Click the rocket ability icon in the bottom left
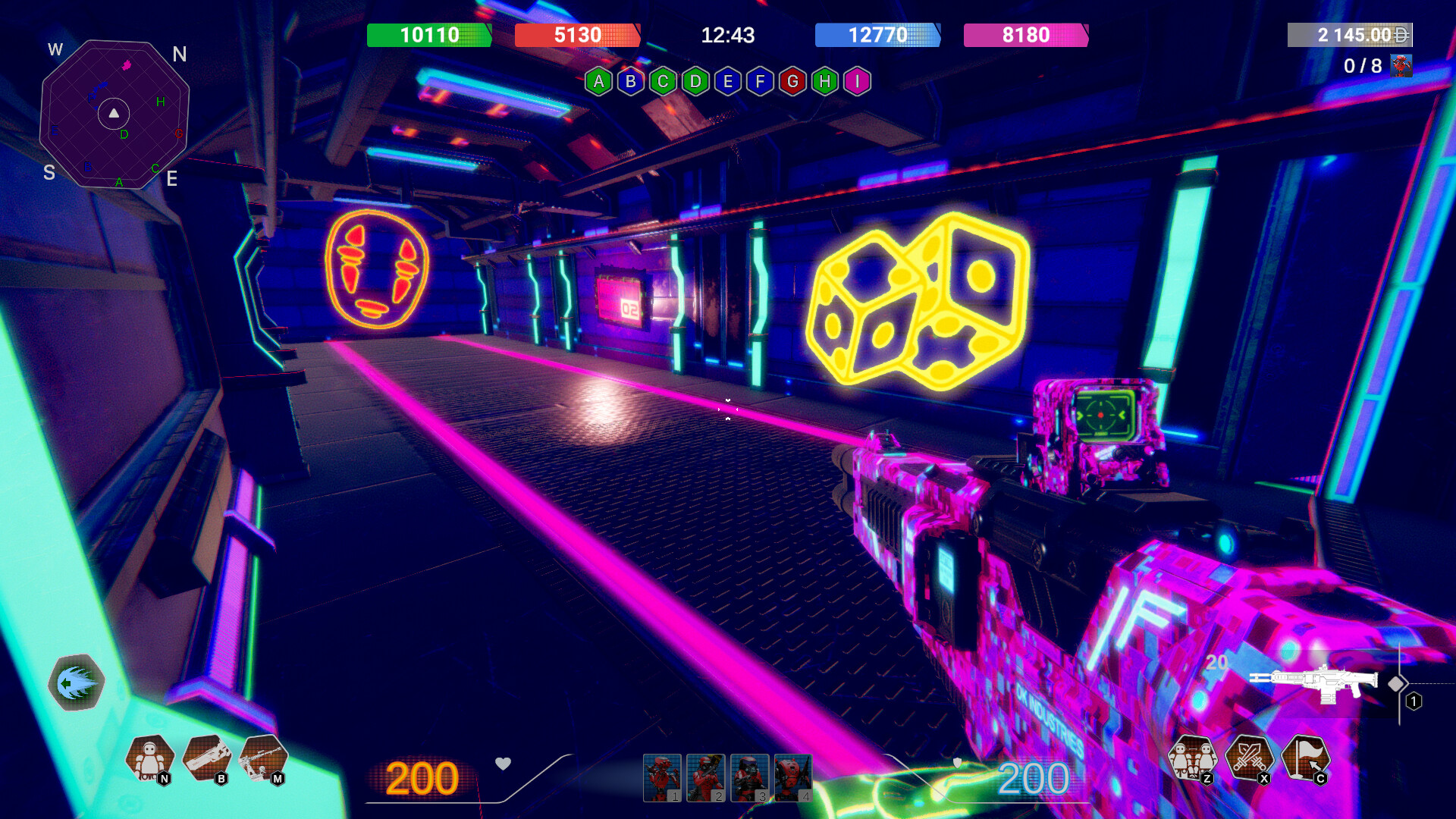The image size is (1456, 819). (76, 682)
